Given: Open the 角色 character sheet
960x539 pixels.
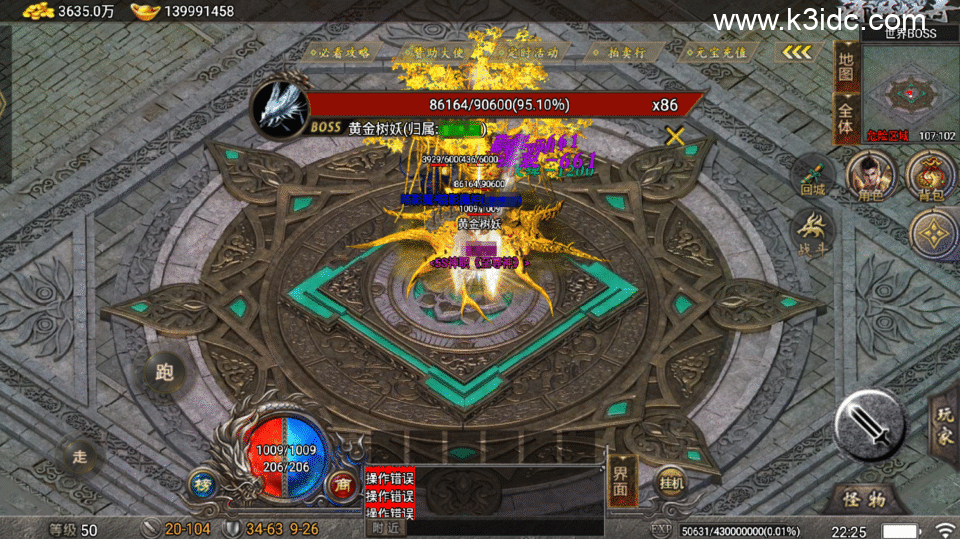Looking at the screenshot, I should [x=868, y=175].
